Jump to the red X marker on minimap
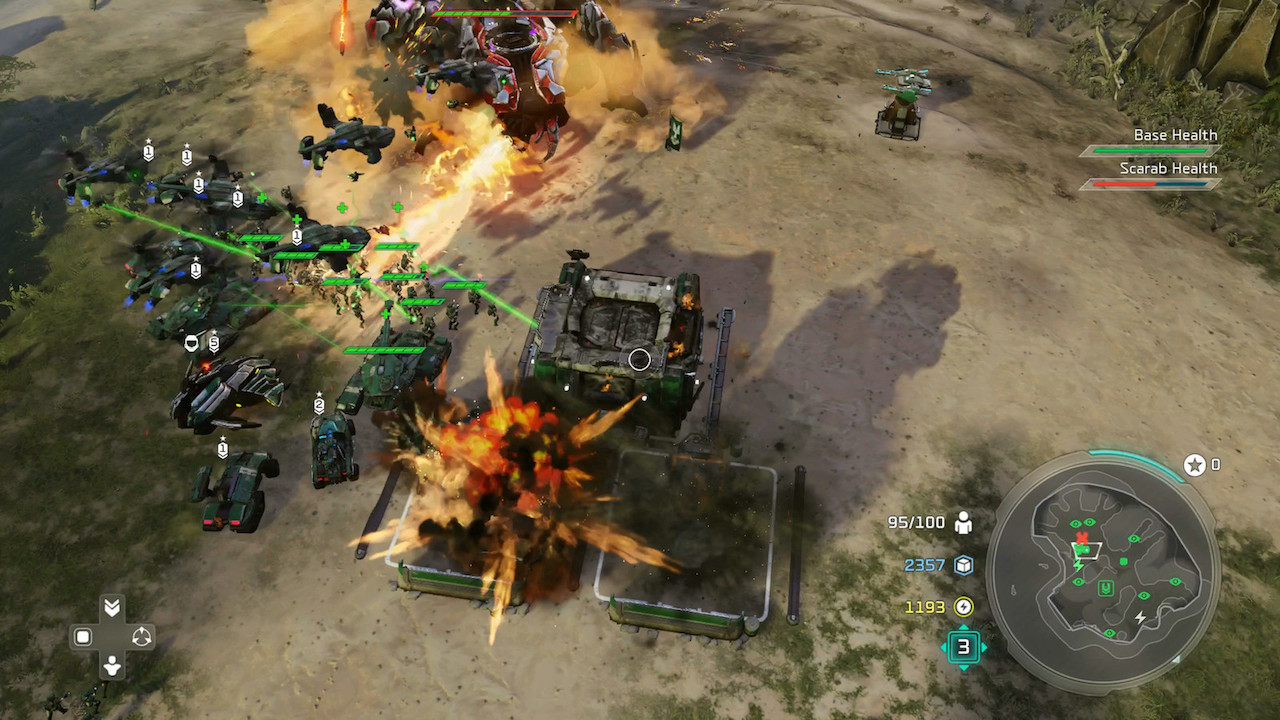 tap(1081, 539)
